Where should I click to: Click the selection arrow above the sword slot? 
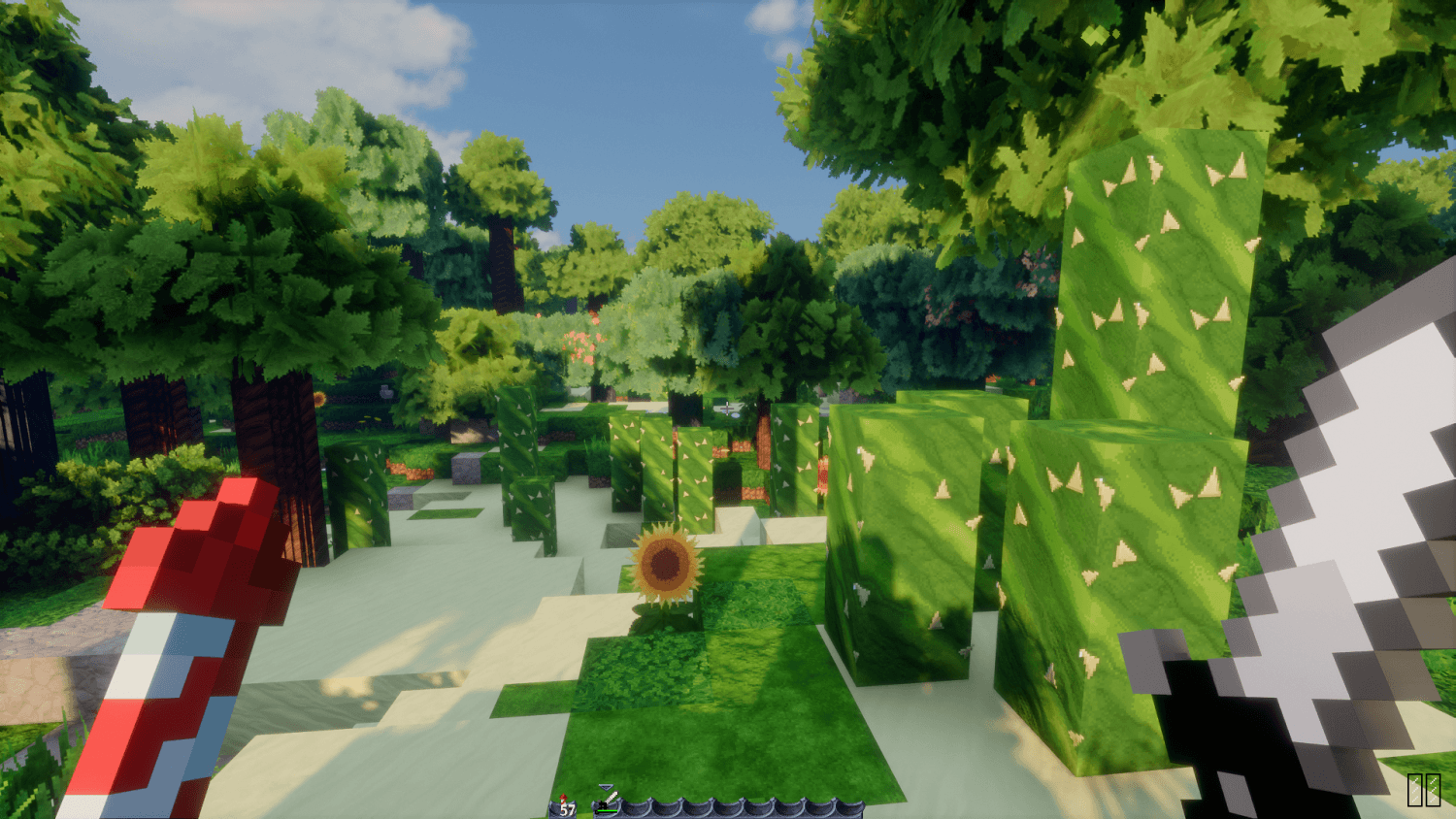point(607,786)
